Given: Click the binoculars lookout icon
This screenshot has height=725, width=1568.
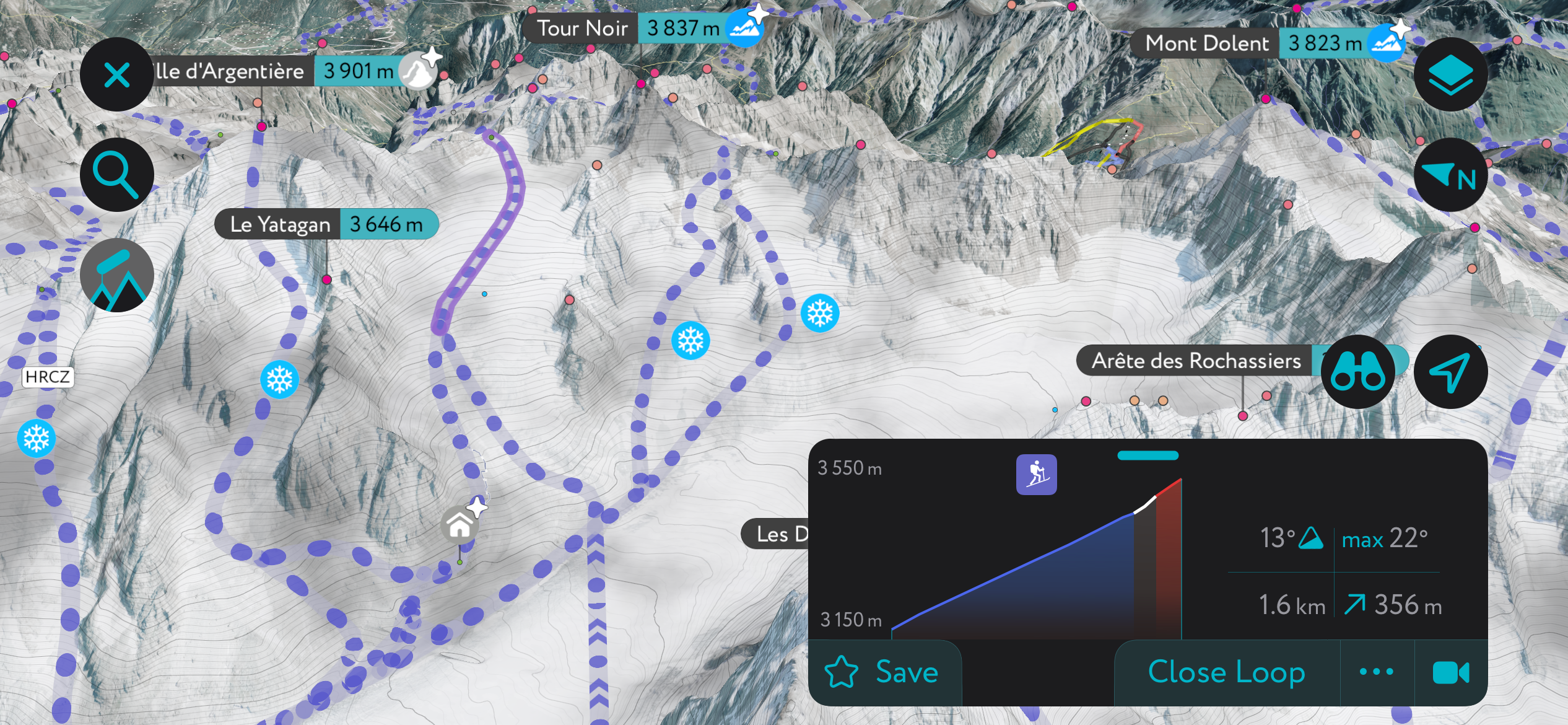Looking at the screenshot, I should 1358,371.
